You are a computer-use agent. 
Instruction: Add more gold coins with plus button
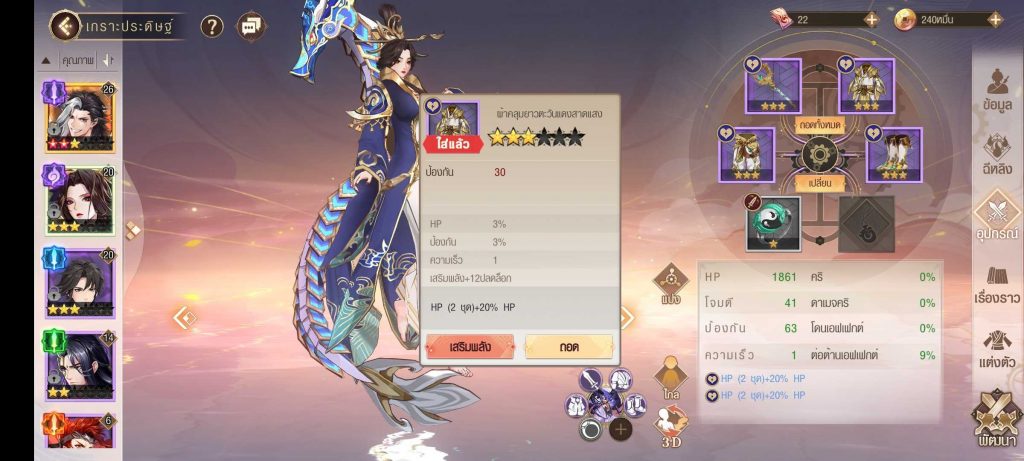pos(994,19)
